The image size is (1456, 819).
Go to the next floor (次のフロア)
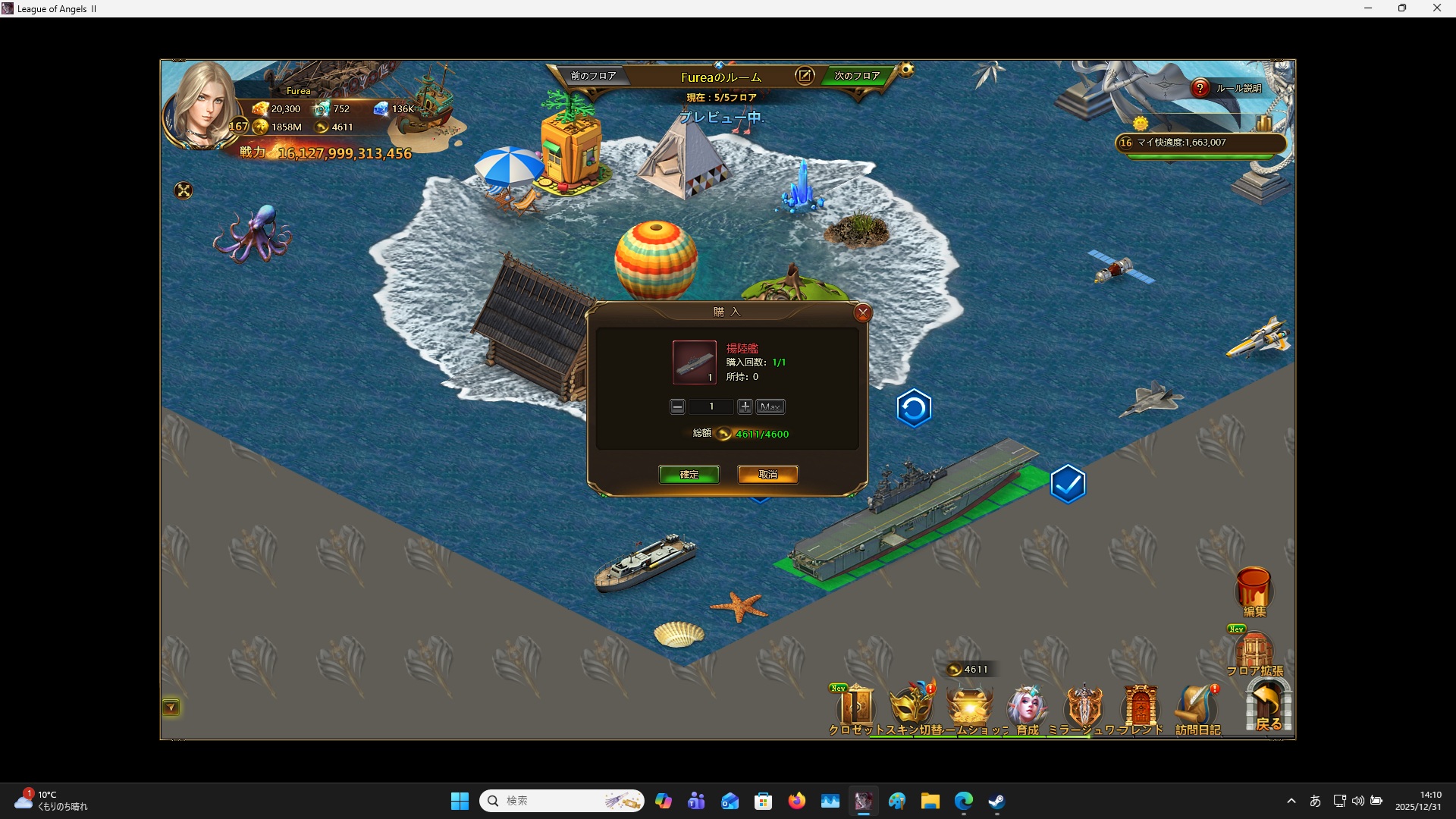[x=857, y=76]
